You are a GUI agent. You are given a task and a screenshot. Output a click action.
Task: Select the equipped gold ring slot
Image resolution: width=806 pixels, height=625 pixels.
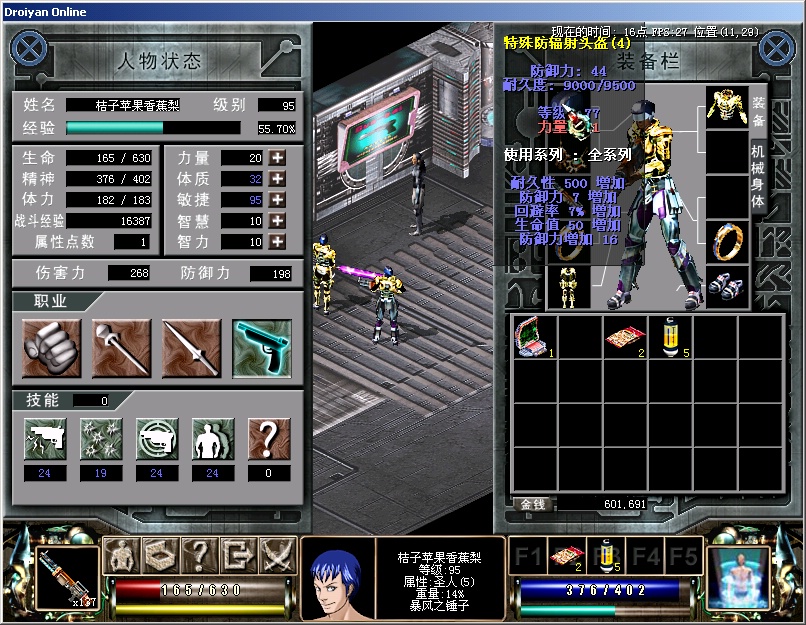(x=727, y=242)
